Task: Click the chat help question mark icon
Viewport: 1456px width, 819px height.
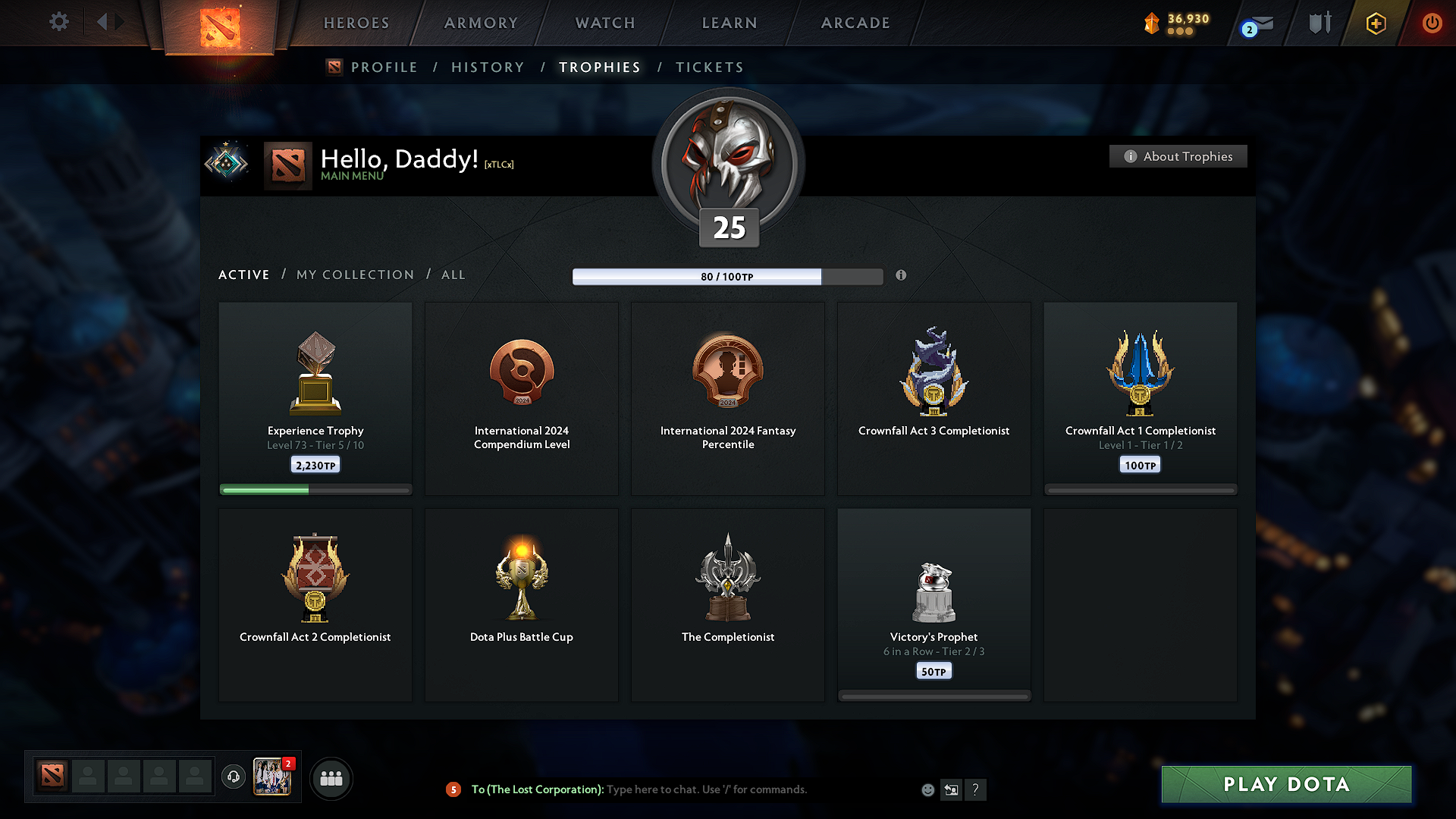Action: 976,789
